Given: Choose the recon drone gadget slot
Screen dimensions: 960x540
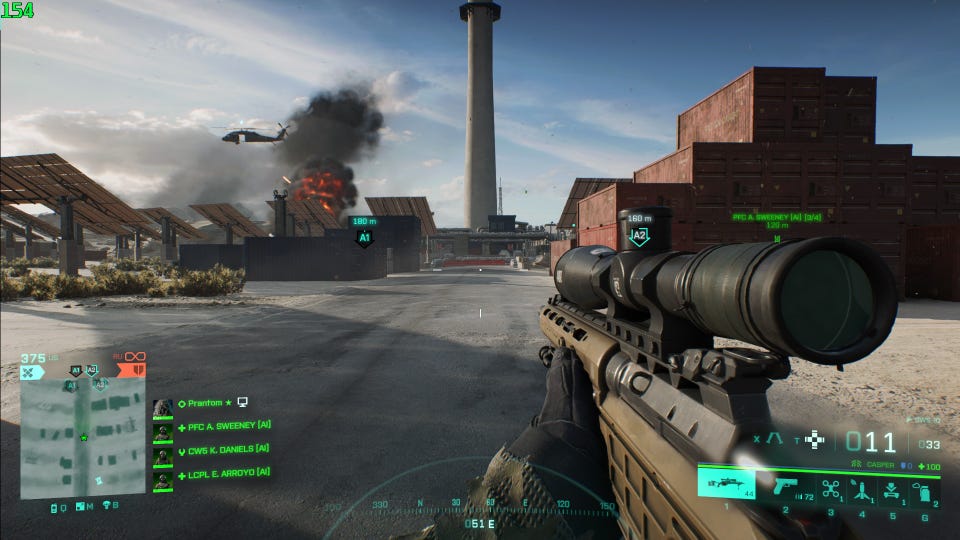Looking at the screenshot, I should pos(831,489).
